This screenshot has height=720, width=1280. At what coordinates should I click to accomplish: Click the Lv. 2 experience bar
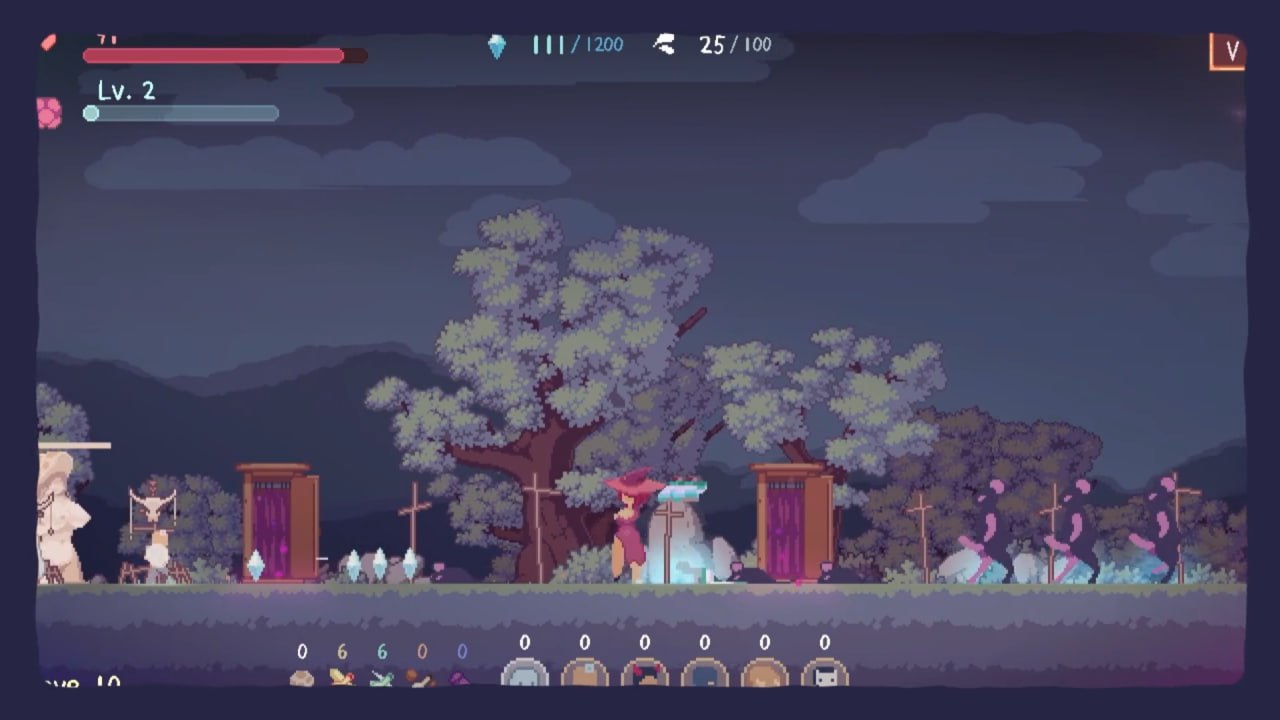point(180,114)
